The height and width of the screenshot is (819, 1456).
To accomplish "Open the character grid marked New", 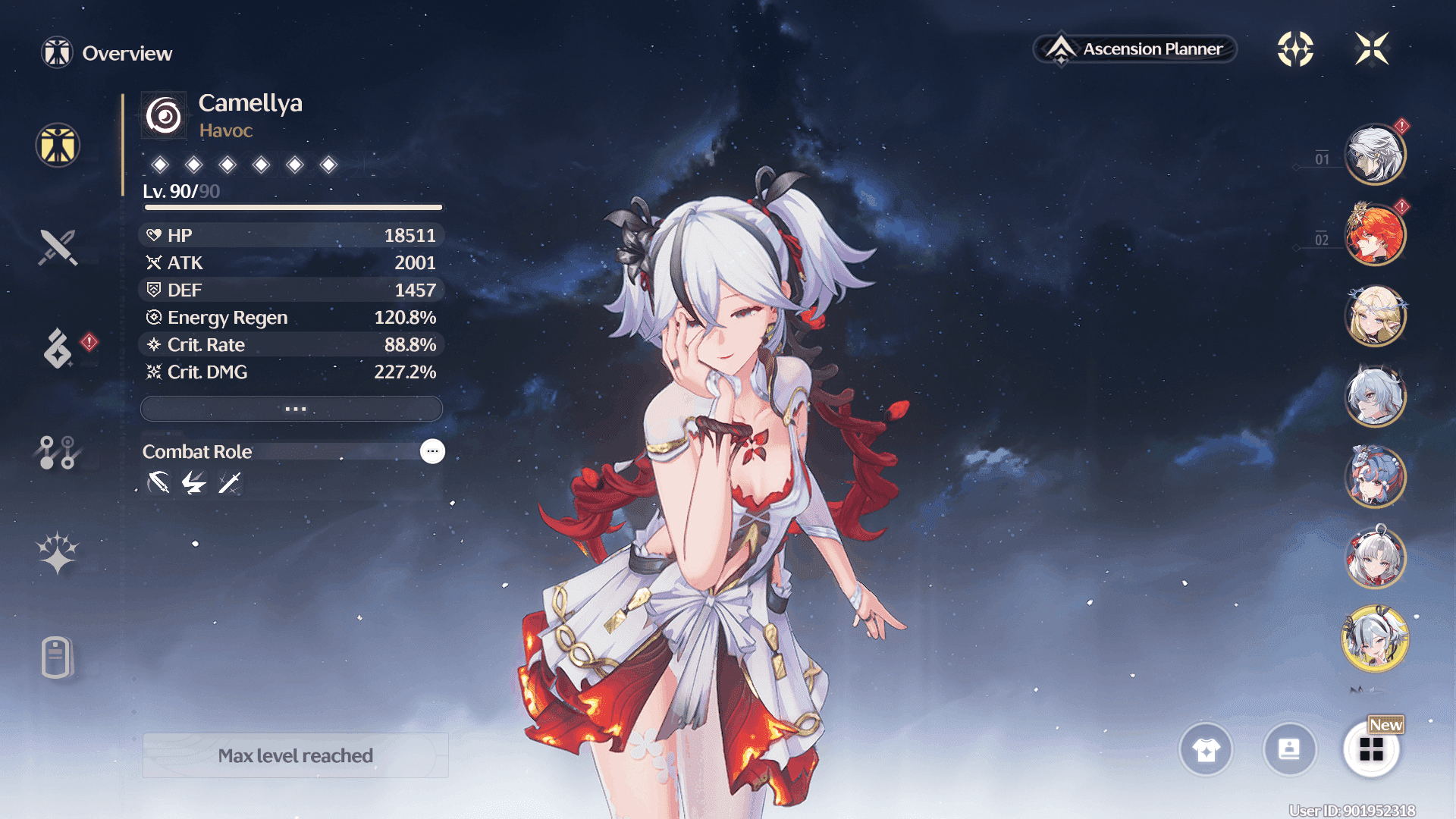I will 1371,750.
